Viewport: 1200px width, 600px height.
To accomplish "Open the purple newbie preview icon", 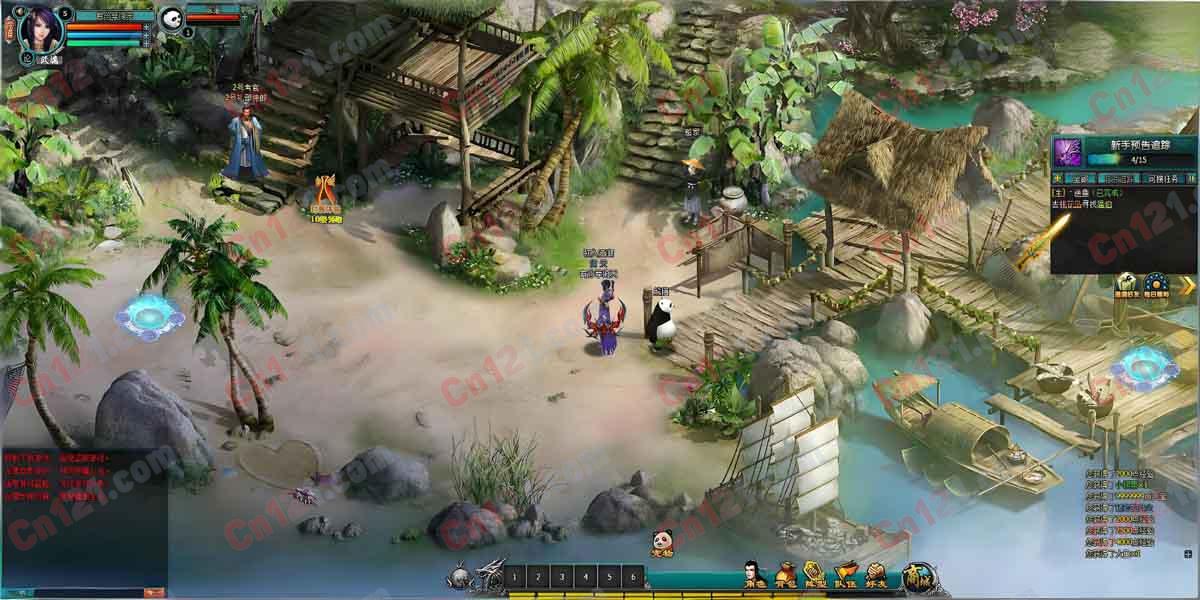I will point(1069,152).
